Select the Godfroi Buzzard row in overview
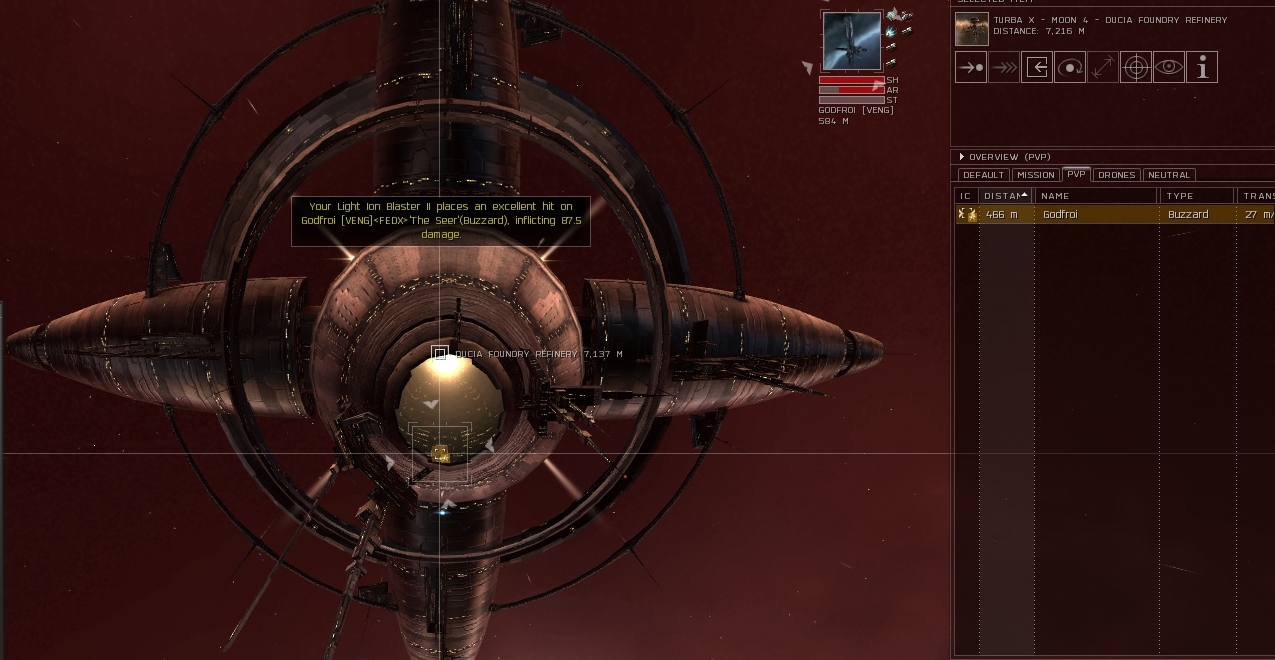 (x=1100, y=215)
